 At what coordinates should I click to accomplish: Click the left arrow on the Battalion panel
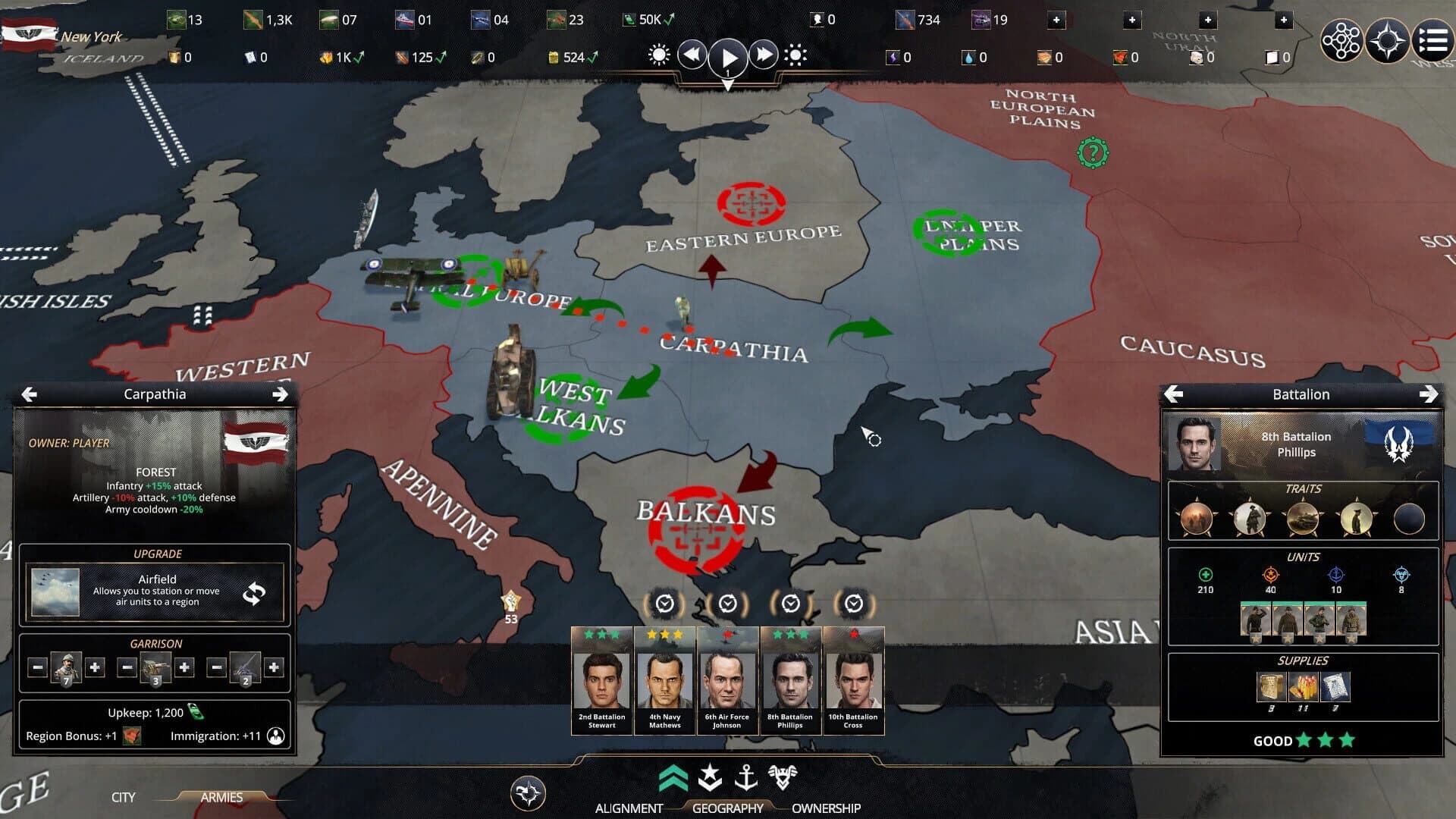pos(1175,394)
